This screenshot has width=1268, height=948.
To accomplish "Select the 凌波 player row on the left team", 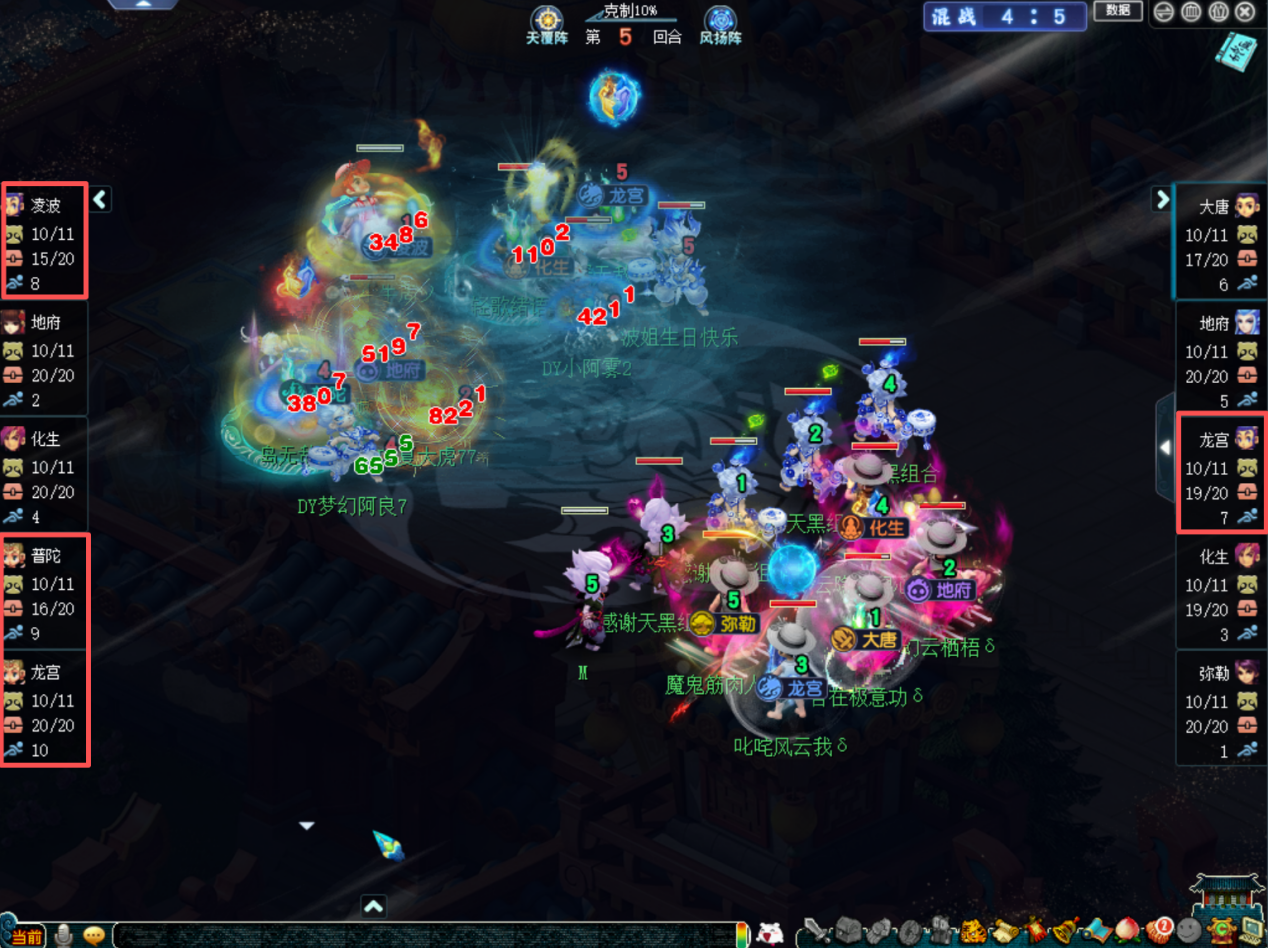I will point(44,241).
